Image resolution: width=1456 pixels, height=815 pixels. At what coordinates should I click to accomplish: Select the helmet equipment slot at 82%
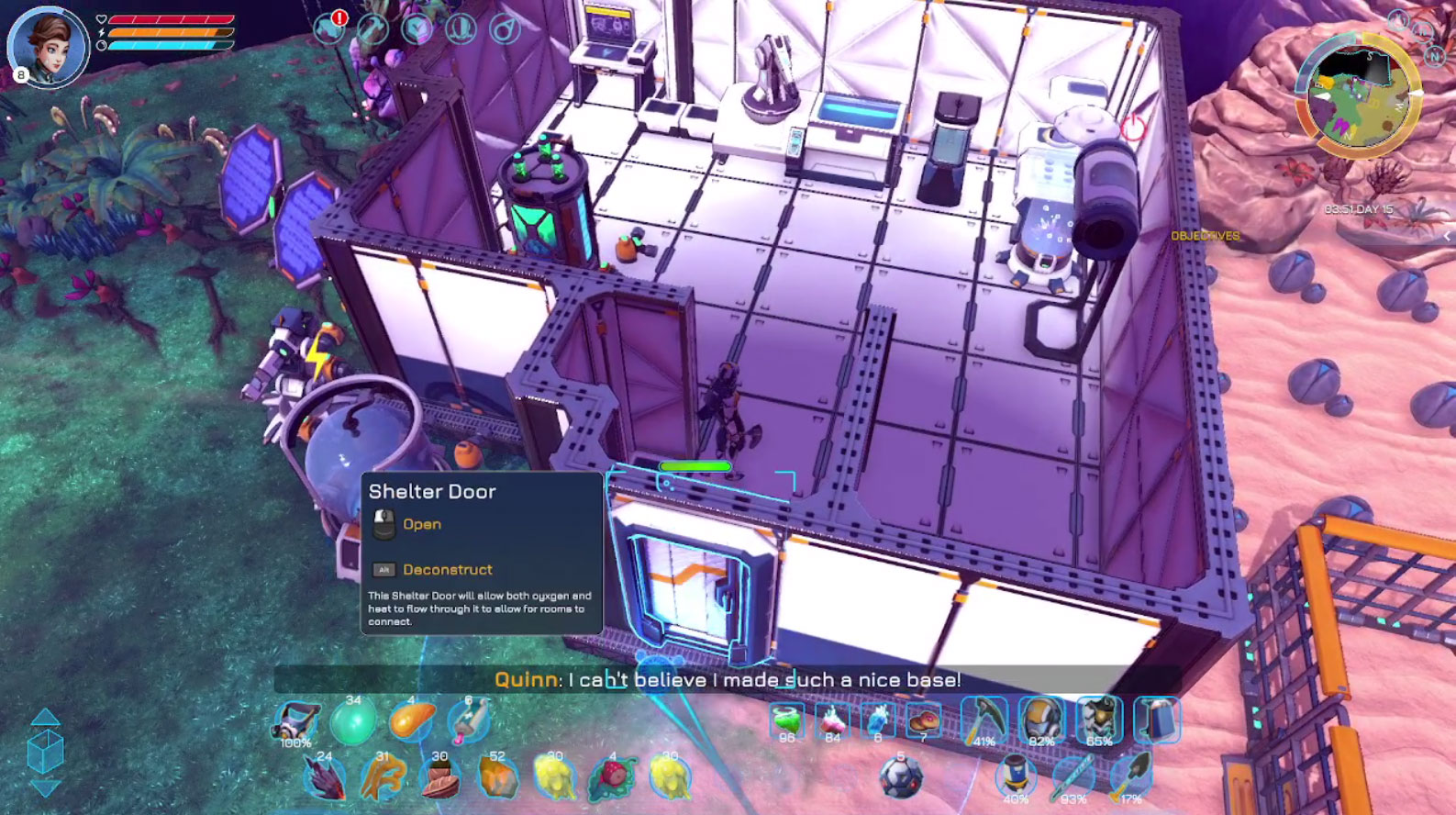click(1041, 720)
